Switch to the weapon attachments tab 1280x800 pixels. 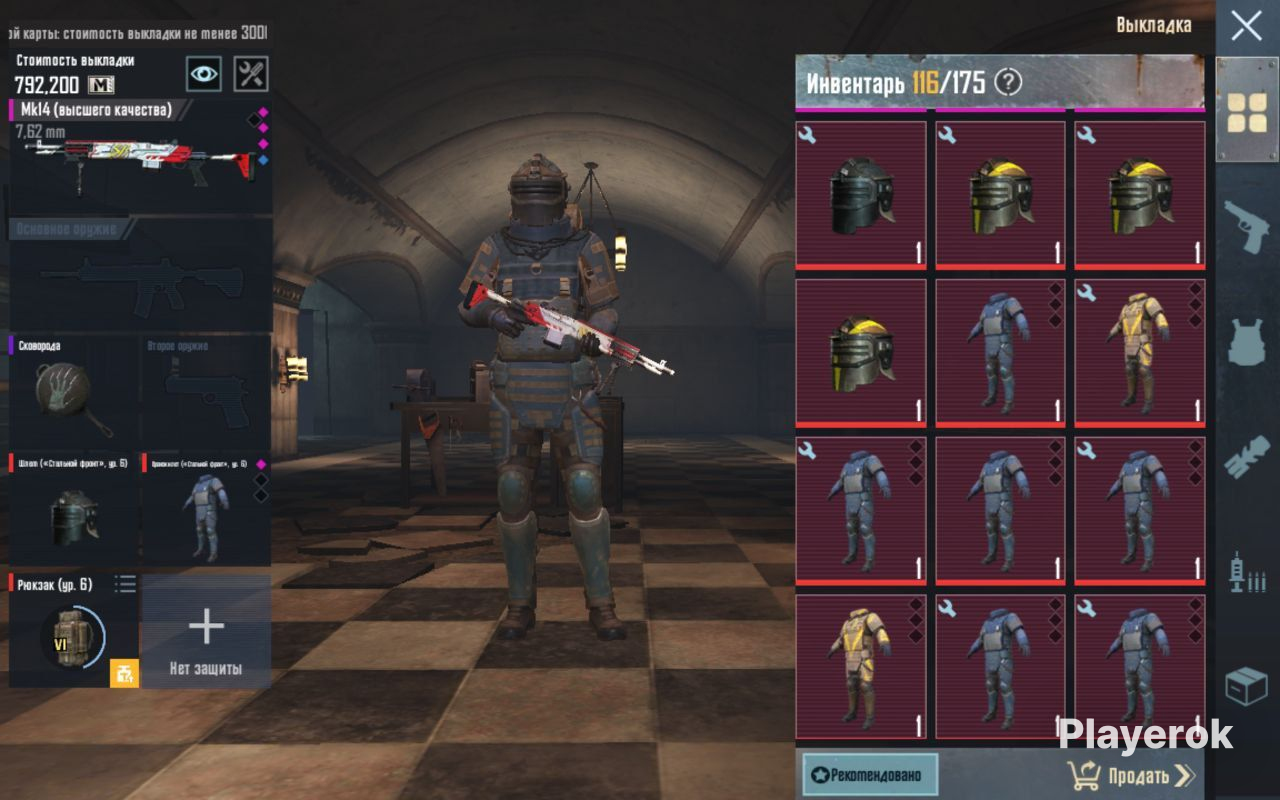coord(1247,457)
